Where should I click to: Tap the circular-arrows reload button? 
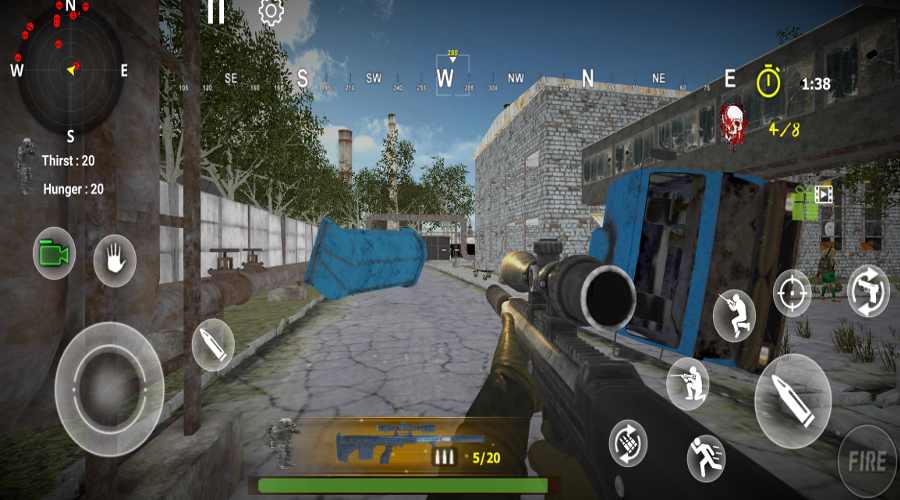pyautogui.click(x=628, y=442)
